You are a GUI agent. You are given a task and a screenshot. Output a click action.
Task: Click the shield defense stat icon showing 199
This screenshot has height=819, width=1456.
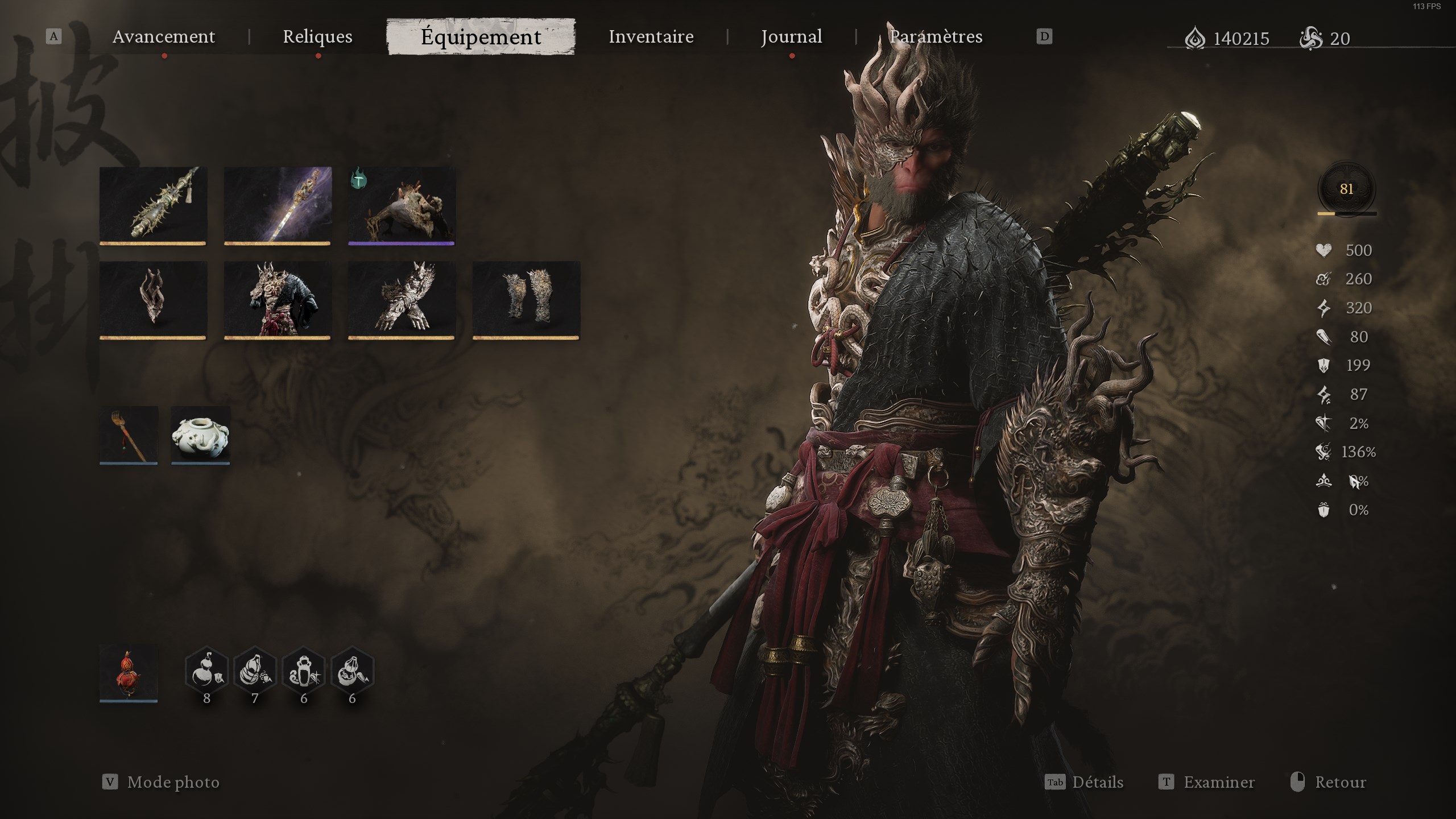[1324, 365]
